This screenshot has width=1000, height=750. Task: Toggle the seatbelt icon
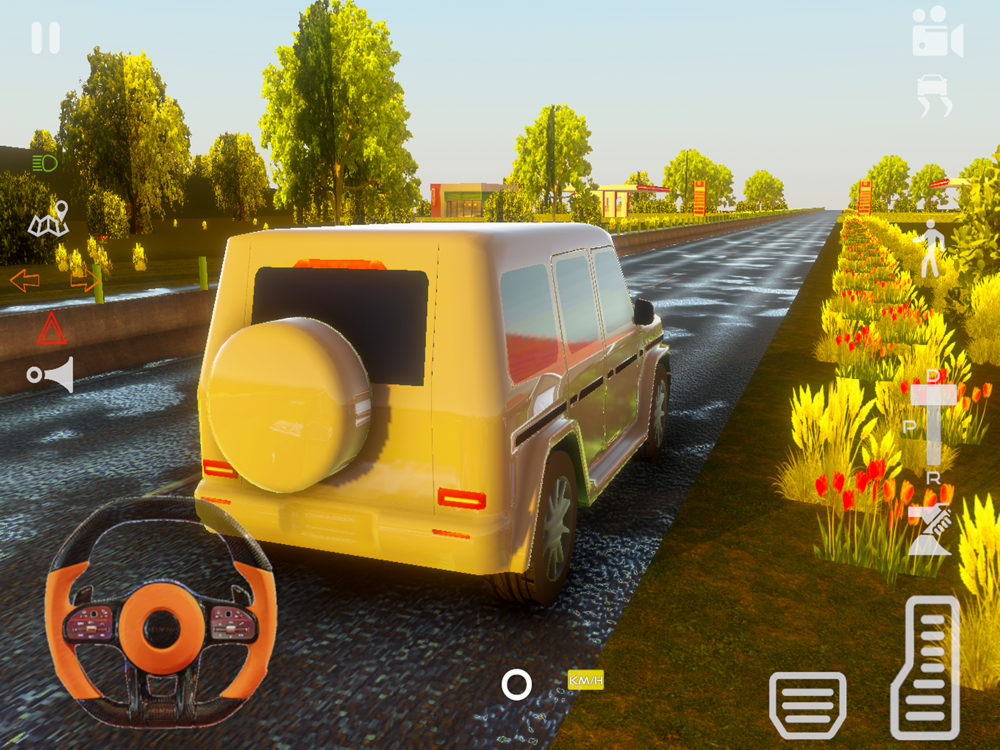[x=929, y=531]
